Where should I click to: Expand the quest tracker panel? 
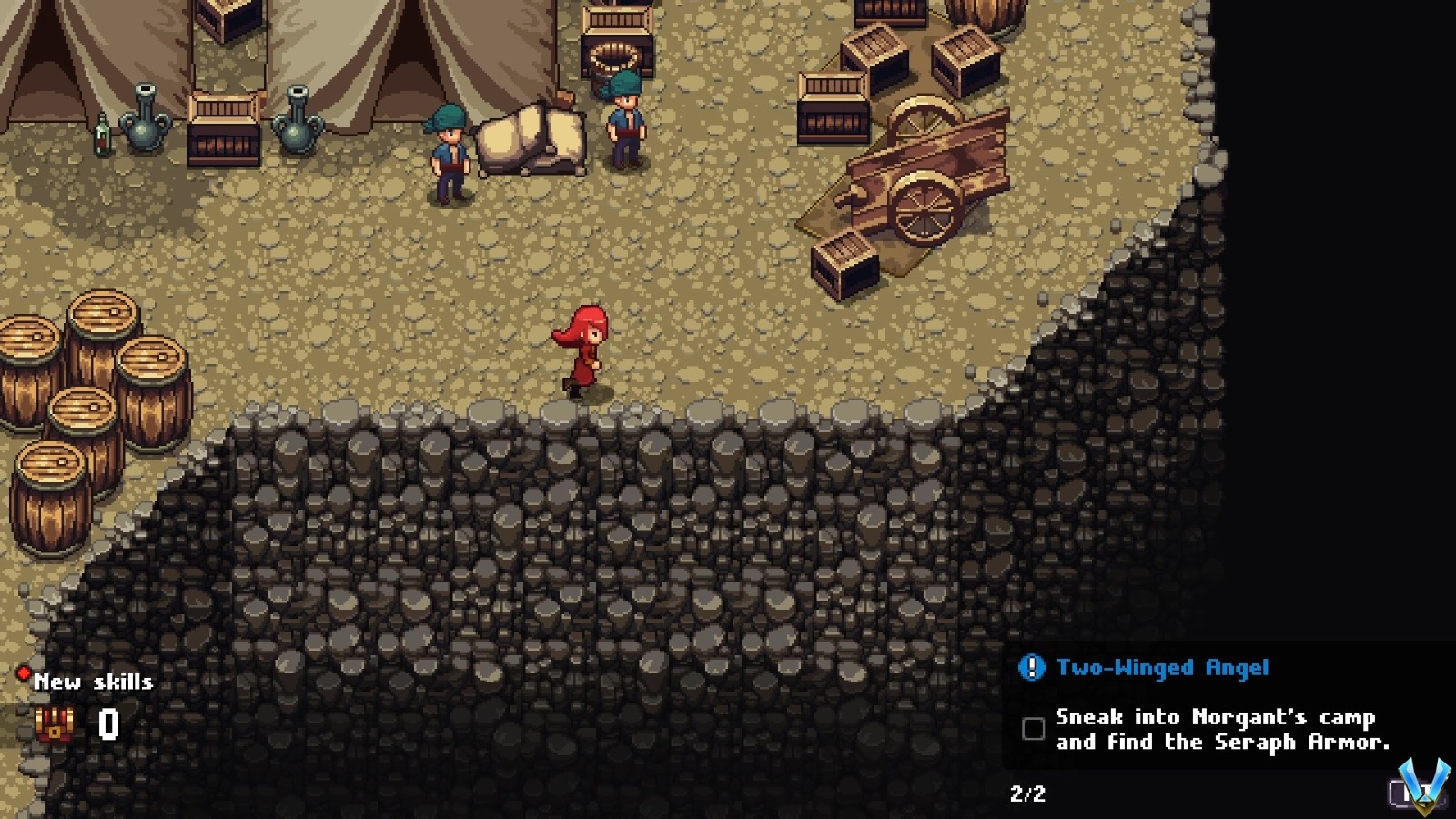pyautogui.click(x=1228, y=705)
